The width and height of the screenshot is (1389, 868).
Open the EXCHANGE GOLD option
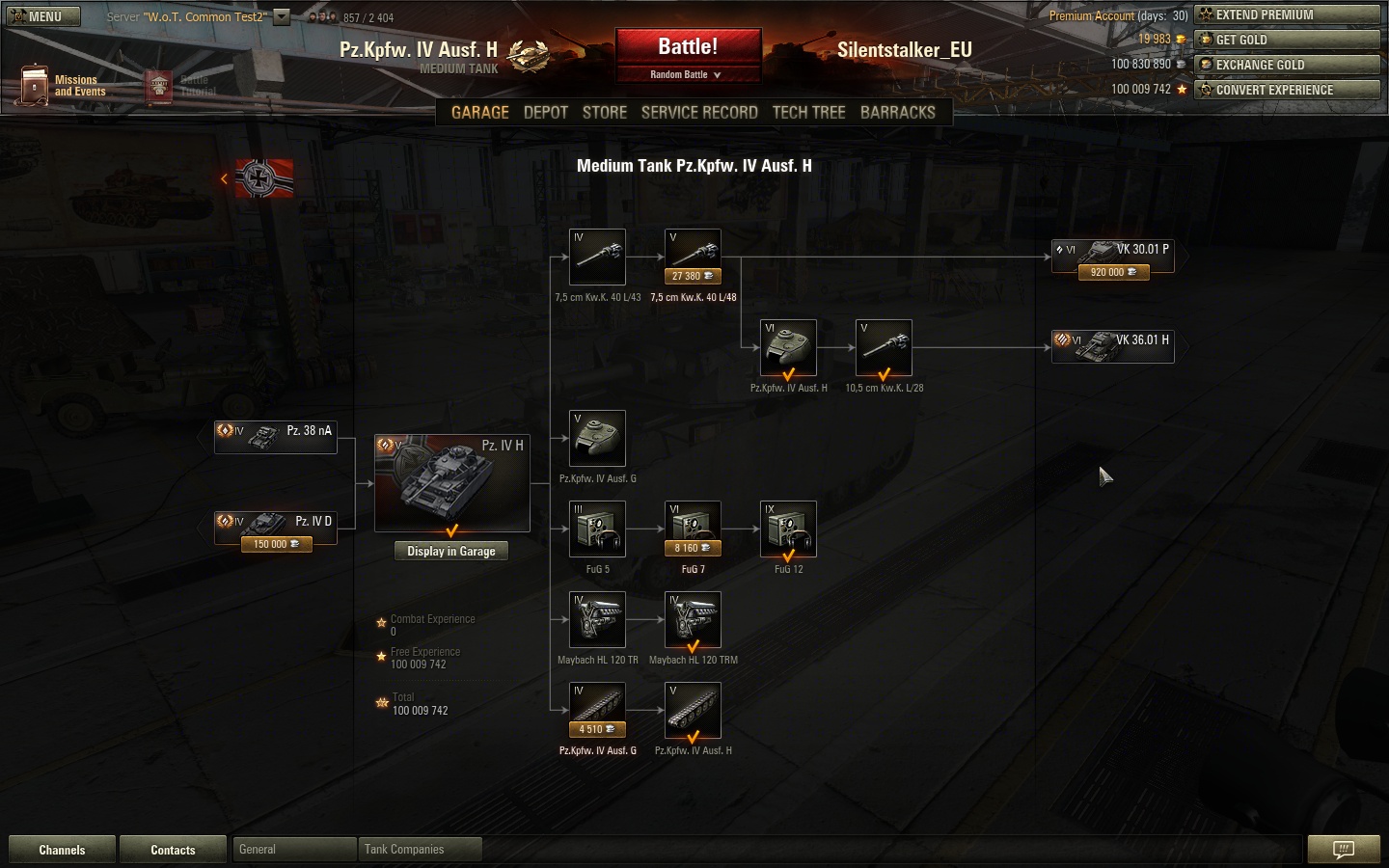[1287, 65]
